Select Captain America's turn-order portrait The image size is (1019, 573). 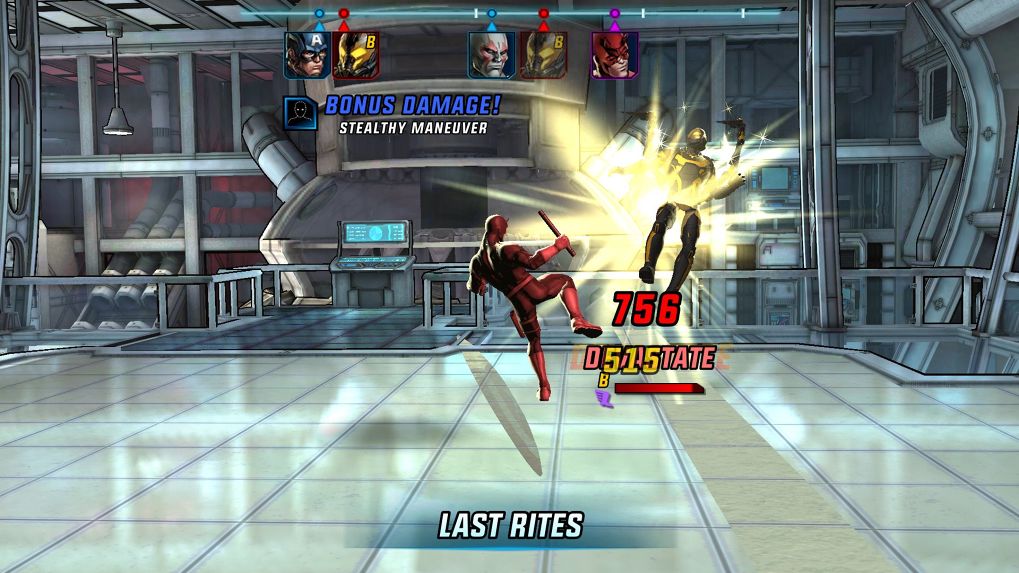(x=307, y=55)
